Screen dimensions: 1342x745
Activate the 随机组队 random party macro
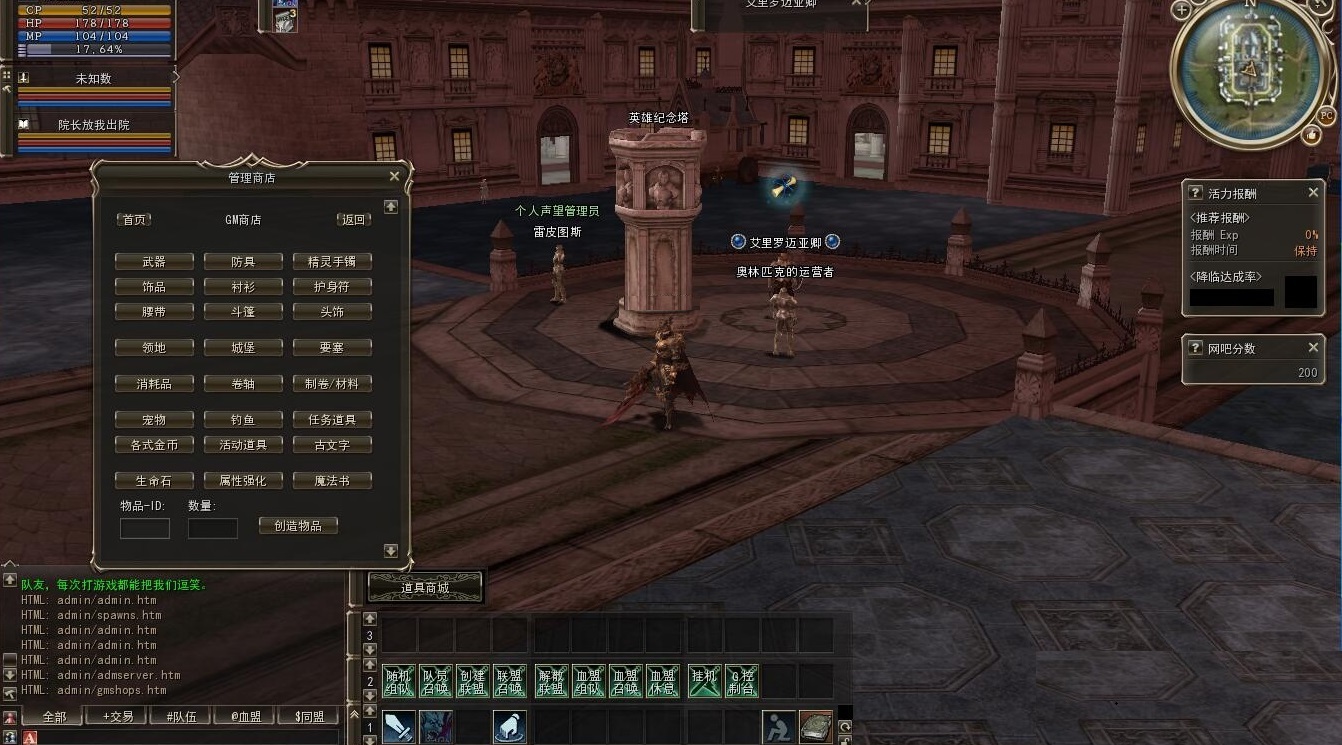click(398, 681)
